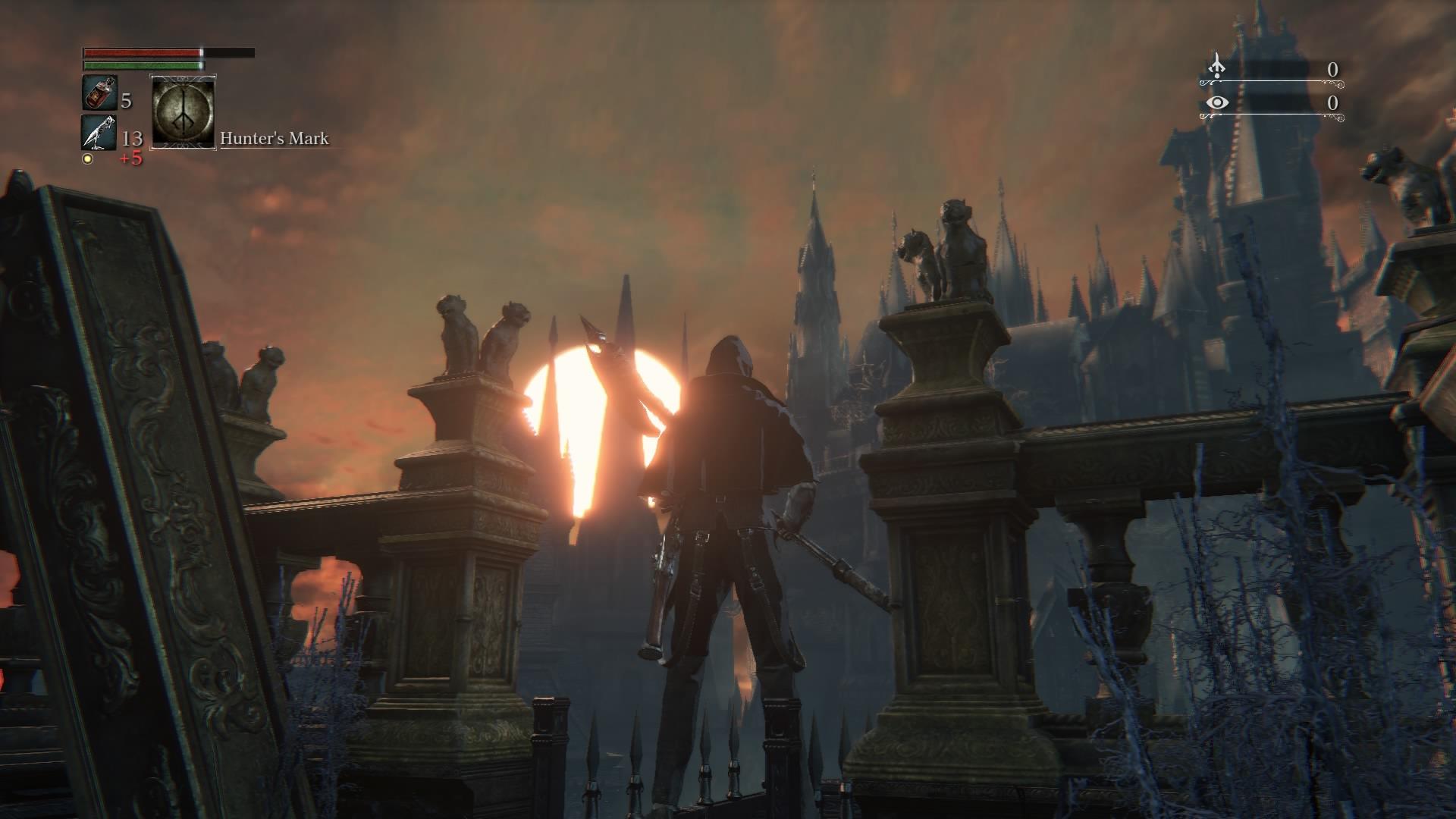This screenshot has height=819, width=1456.
Task: Click the Hunter's Mark item thumbnail
Action: (182, 112)
